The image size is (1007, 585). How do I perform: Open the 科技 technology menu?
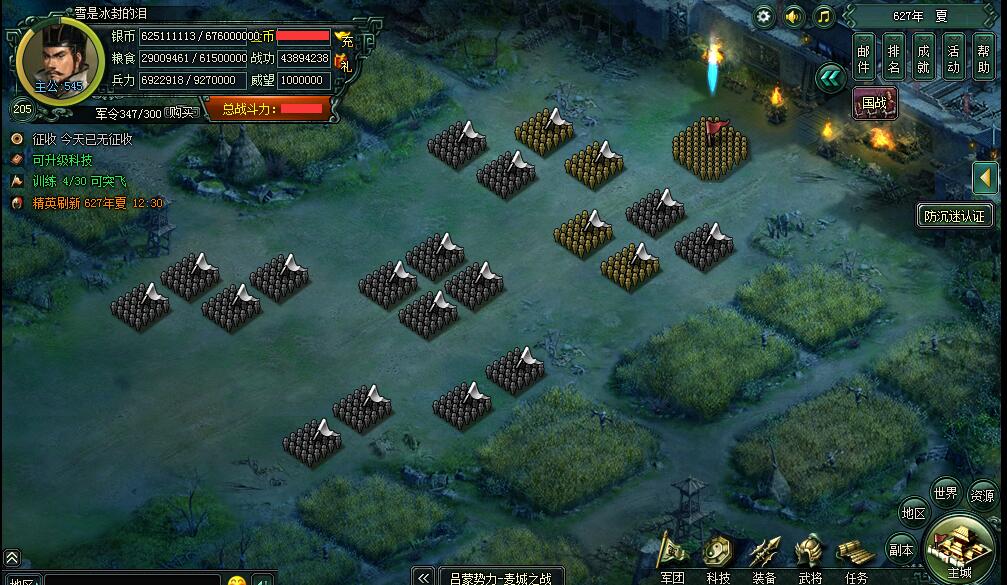[x=718, y=558]
